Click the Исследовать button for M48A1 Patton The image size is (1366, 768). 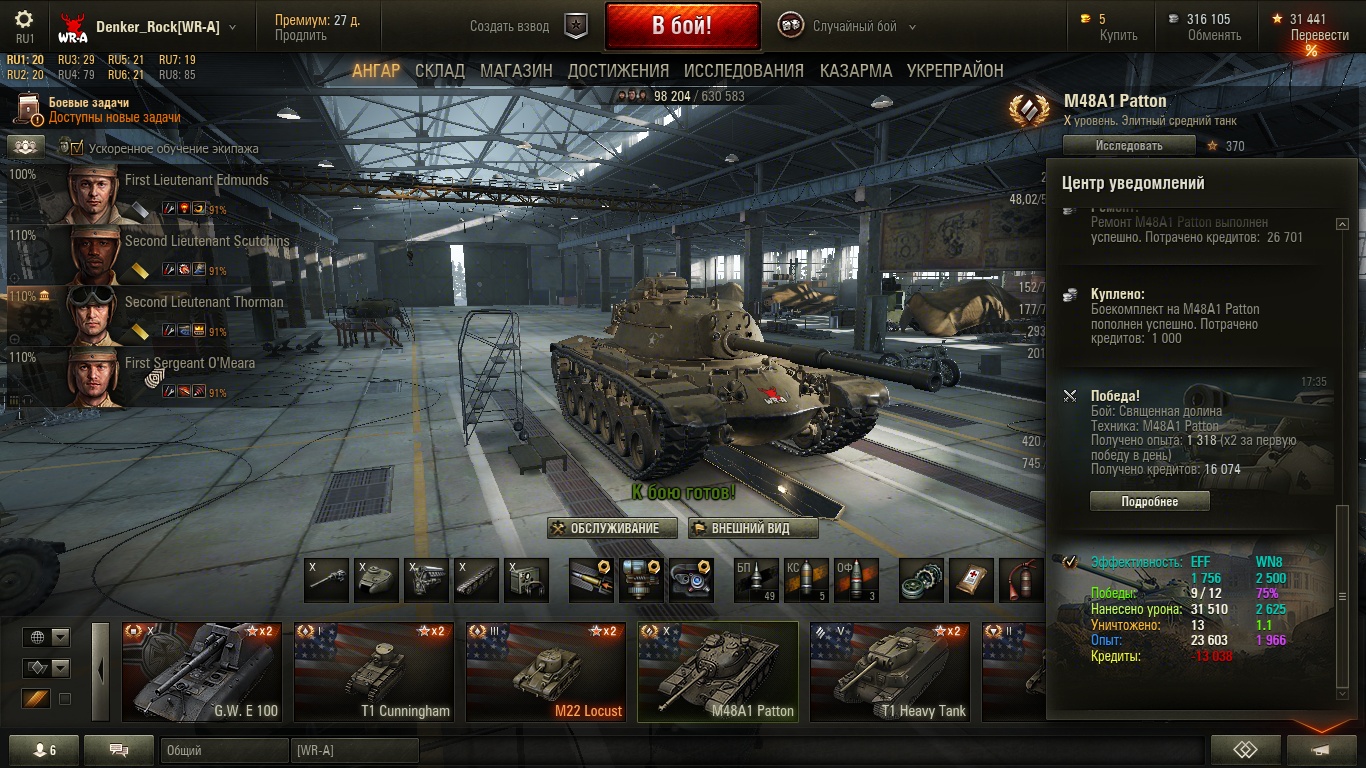[x=1129, y=146]
